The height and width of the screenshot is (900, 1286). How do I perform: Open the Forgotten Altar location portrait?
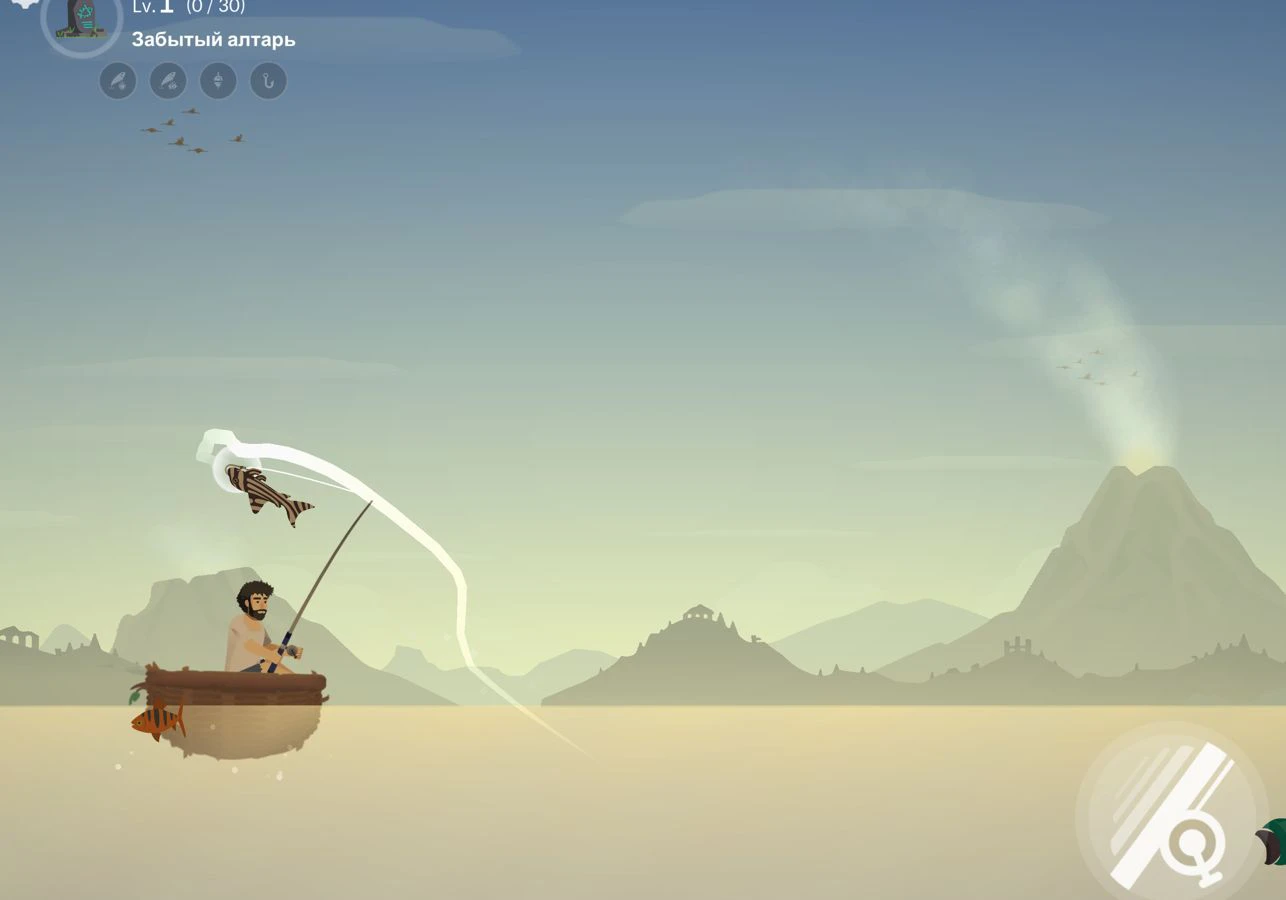click(81, 18)
